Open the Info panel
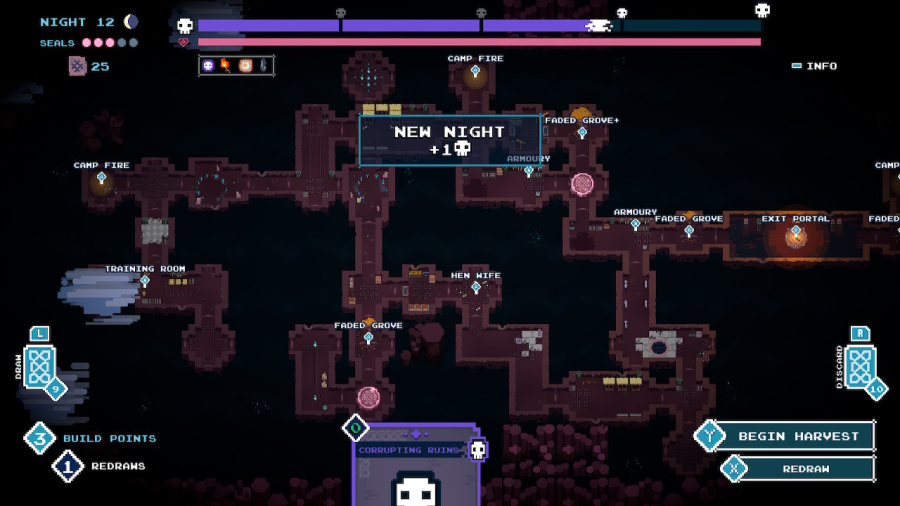Image resolution: width=900 pixels, height=506 pixels. point(814,66)
